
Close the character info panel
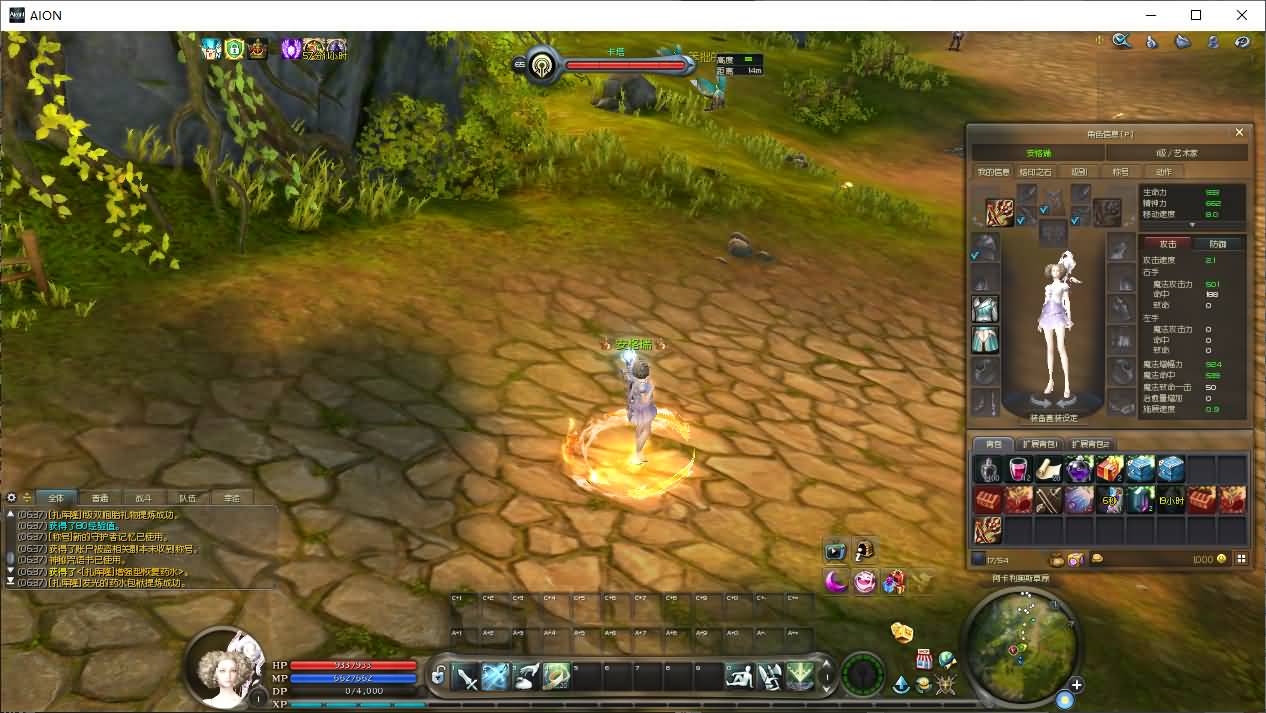[1239, 132]
